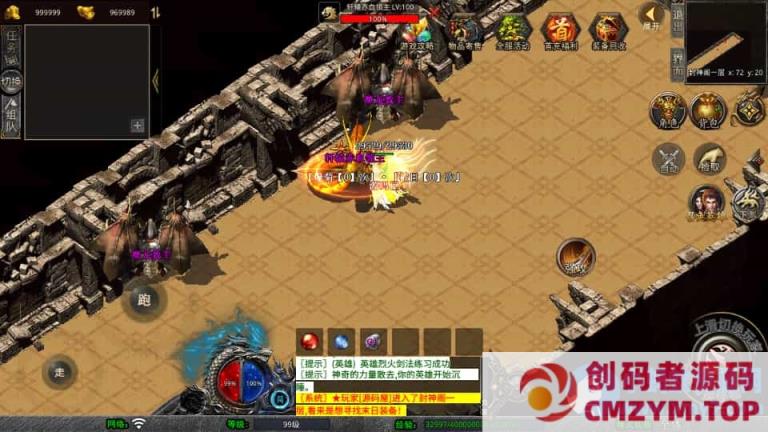Open the 首充福利 first-recharge bonus

(559, 32)
